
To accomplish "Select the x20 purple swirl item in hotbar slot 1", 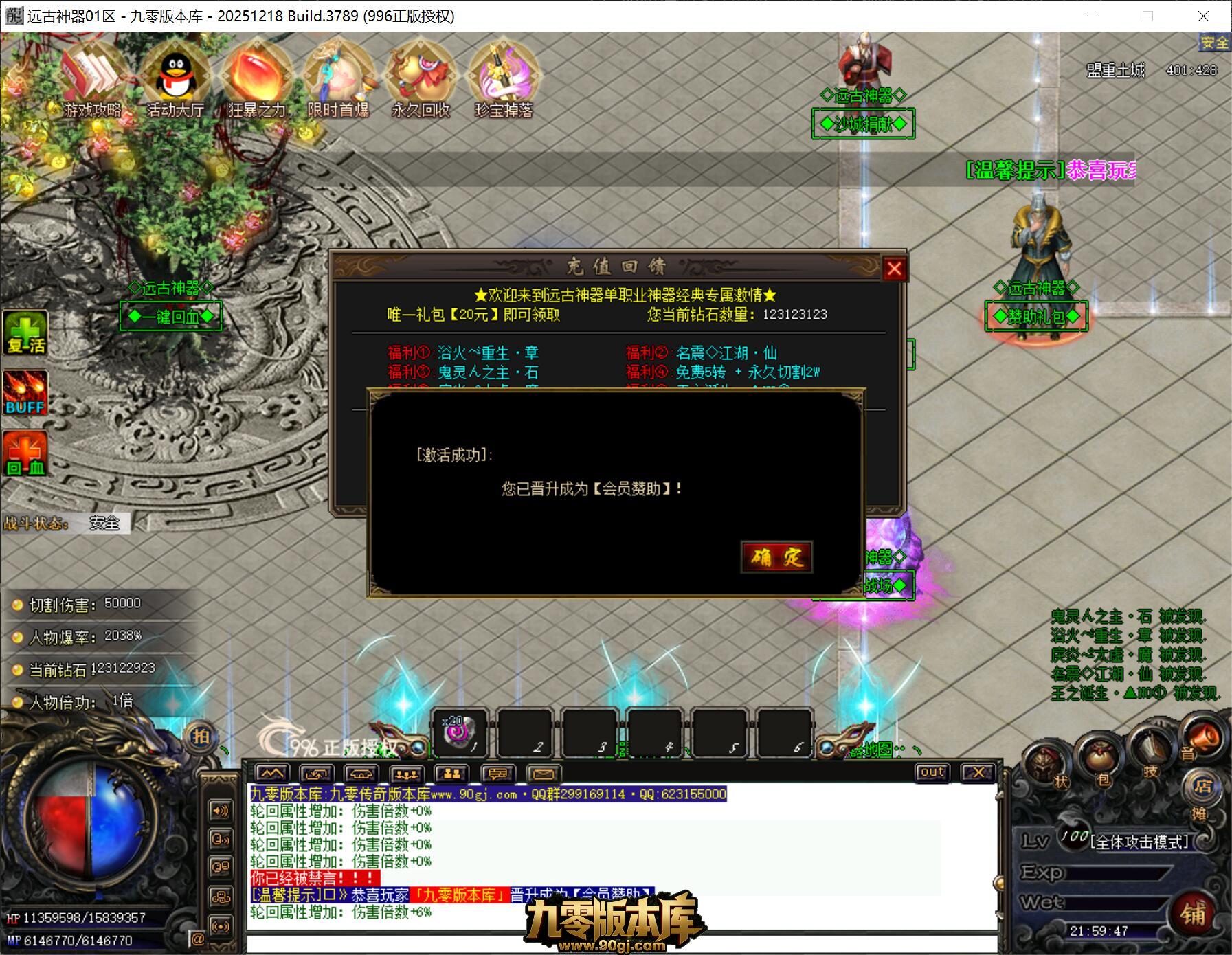I will [459, 732].
